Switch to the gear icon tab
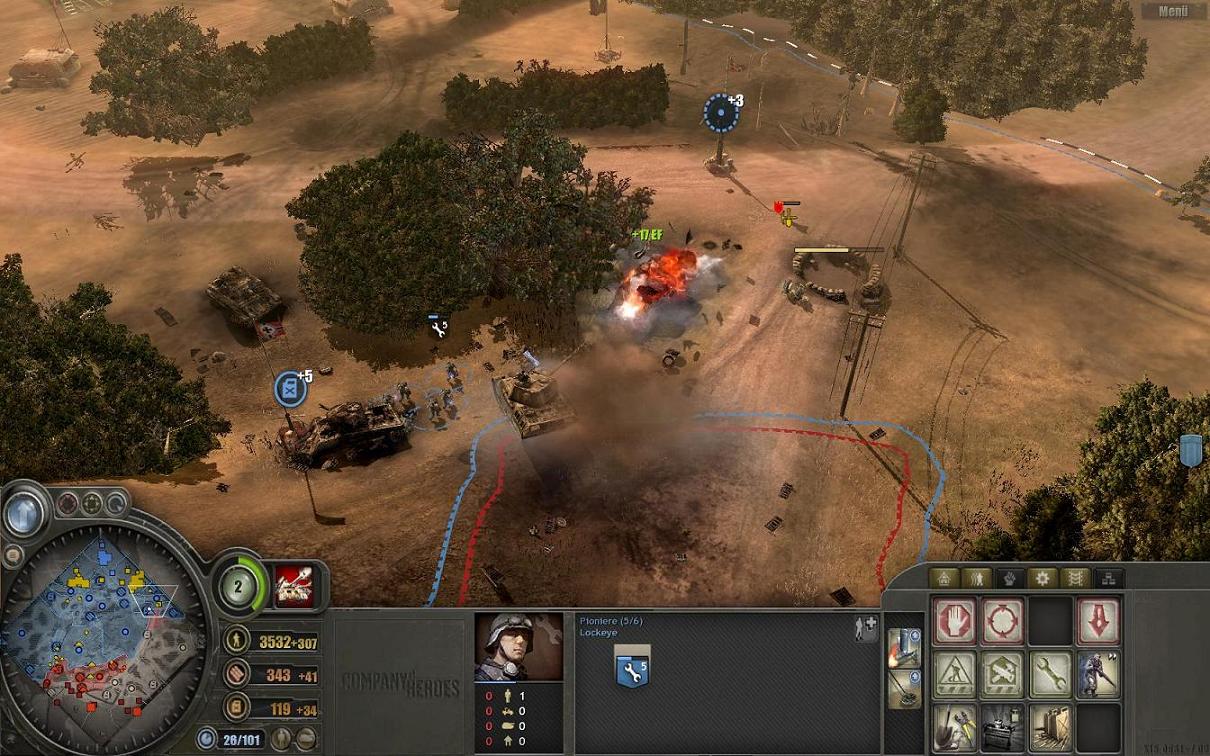 click(1043, 578)
